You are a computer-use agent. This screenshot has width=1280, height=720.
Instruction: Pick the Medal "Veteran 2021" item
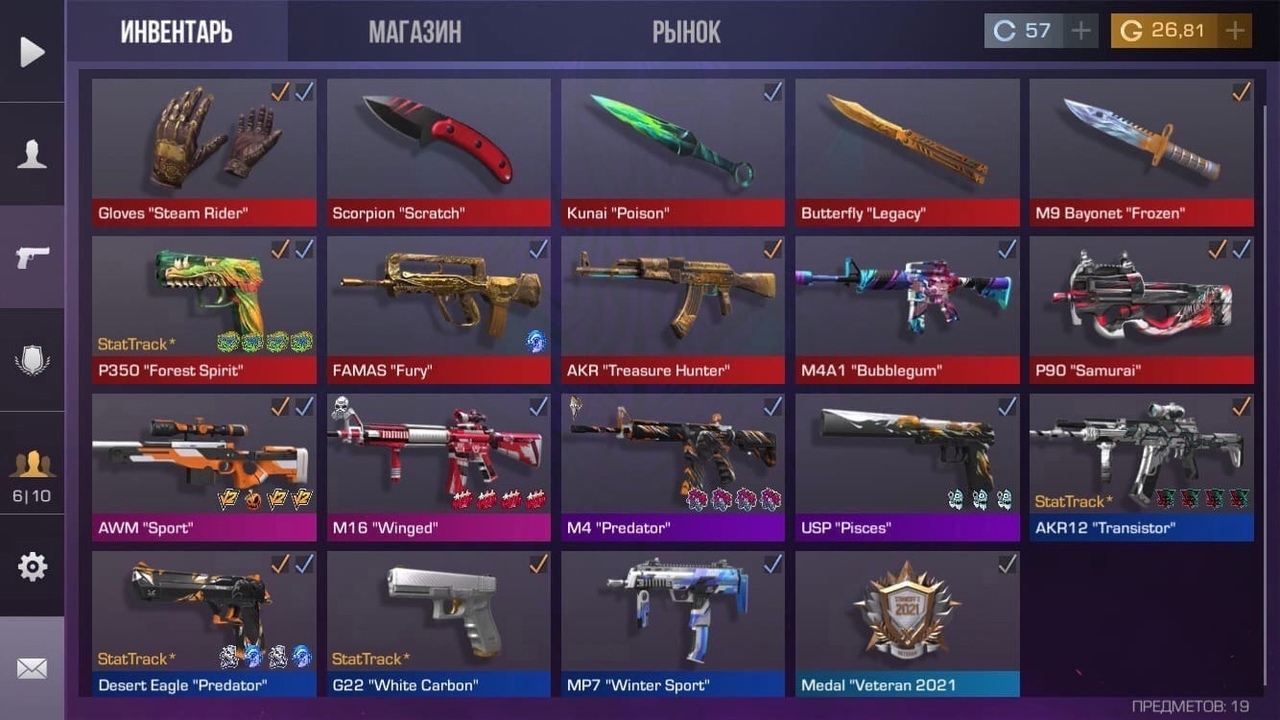[x=907, y=623]
